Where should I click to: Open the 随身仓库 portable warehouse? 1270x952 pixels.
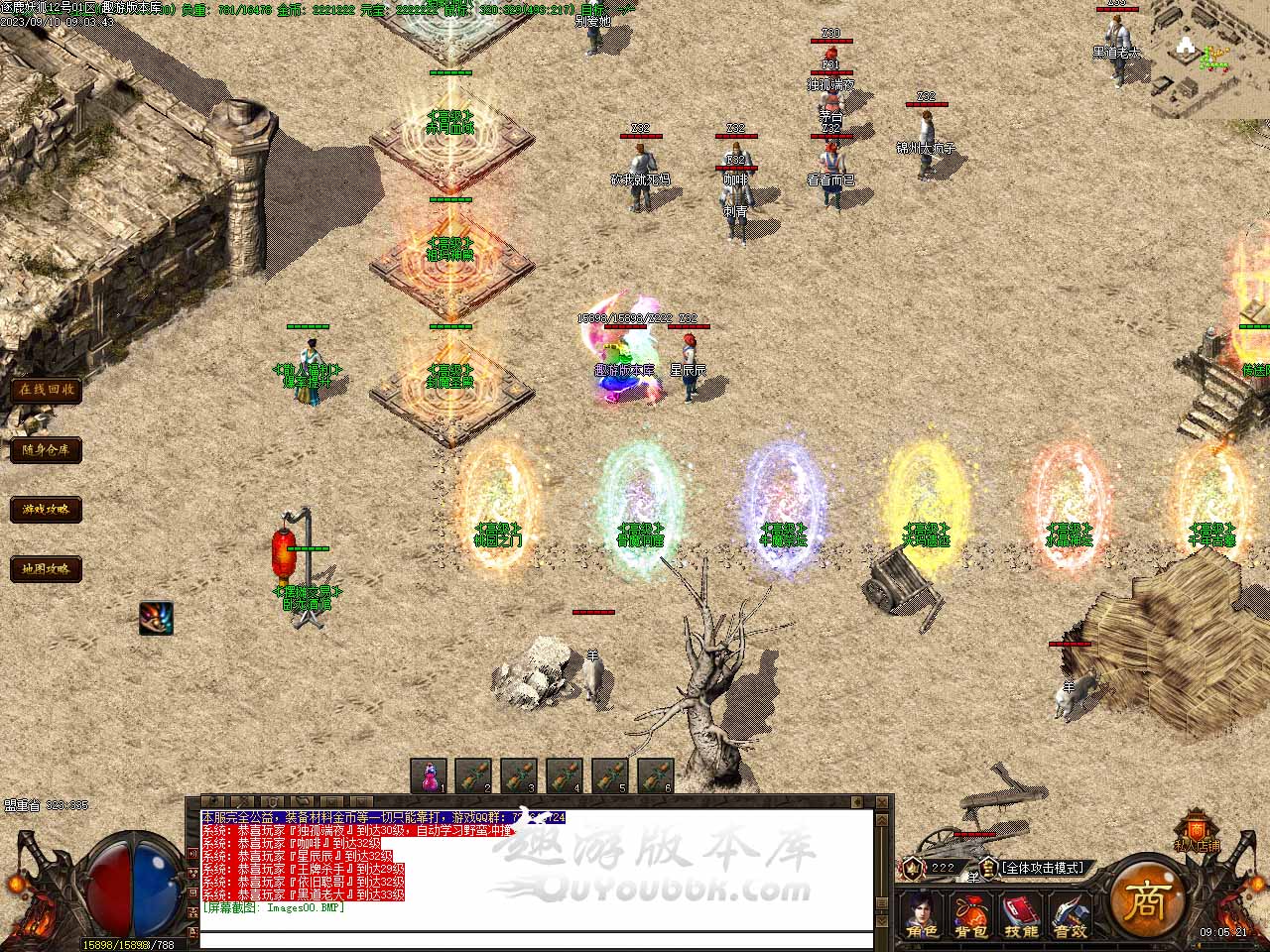pyautogui.click(x=46, y=449)
